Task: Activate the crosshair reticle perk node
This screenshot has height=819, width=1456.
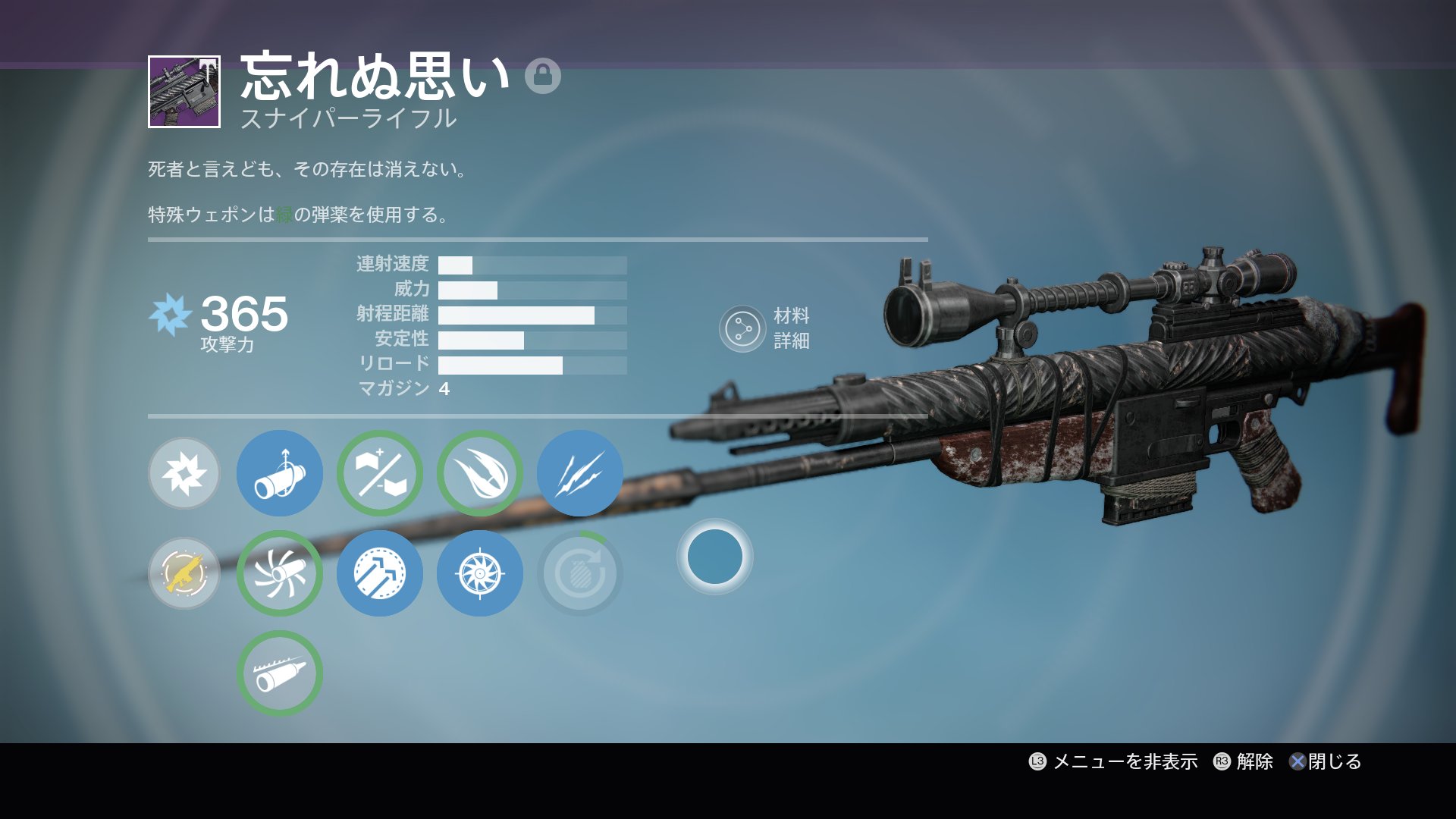Action: [x=480, y=574]
